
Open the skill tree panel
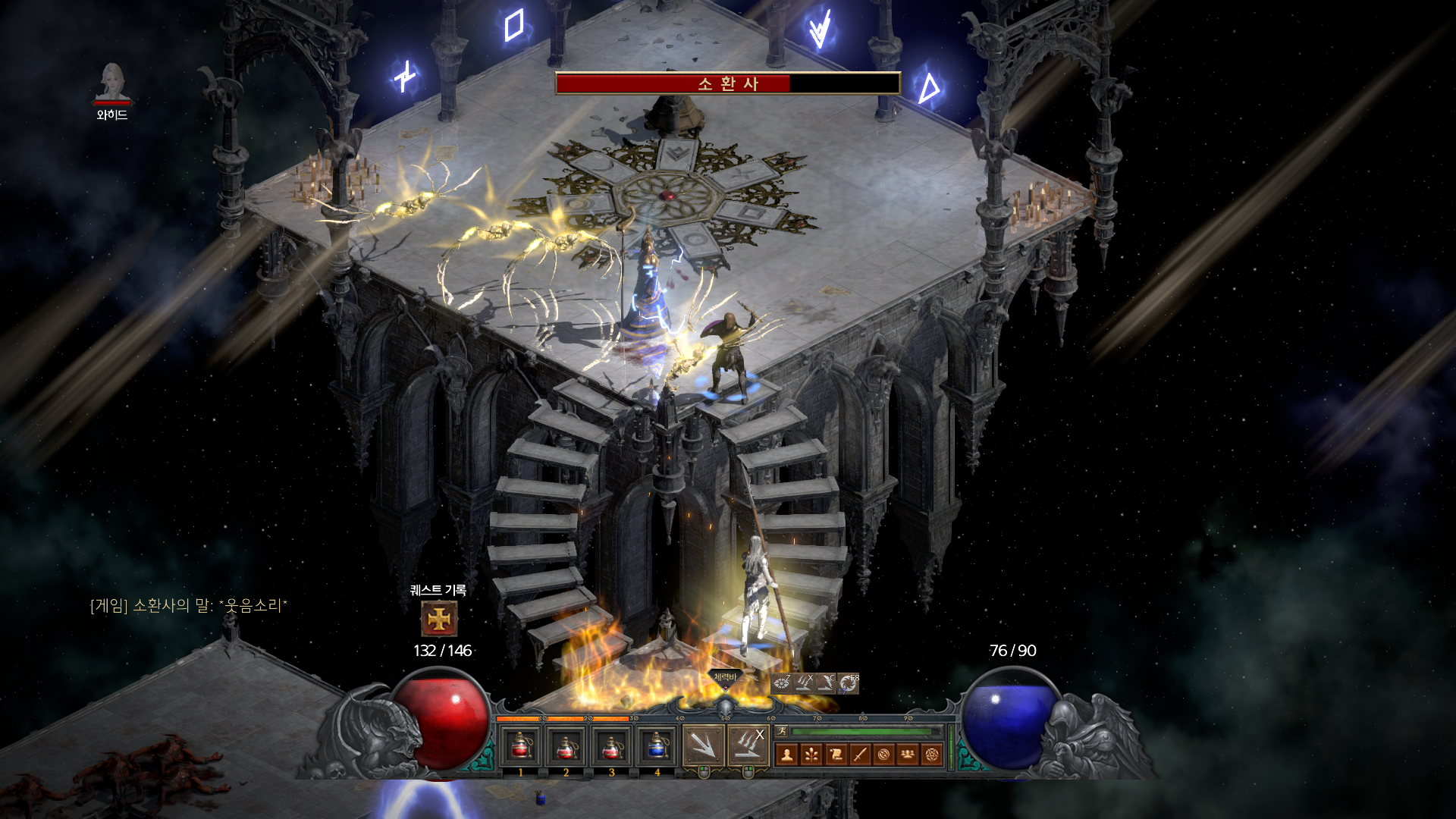tap(811, 755)
